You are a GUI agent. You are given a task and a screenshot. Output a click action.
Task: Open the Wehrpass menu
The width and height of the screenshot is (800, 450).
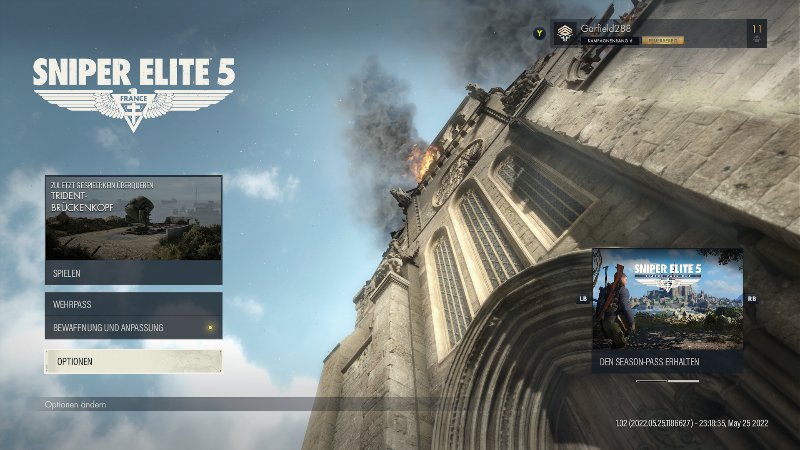[133, 303]
